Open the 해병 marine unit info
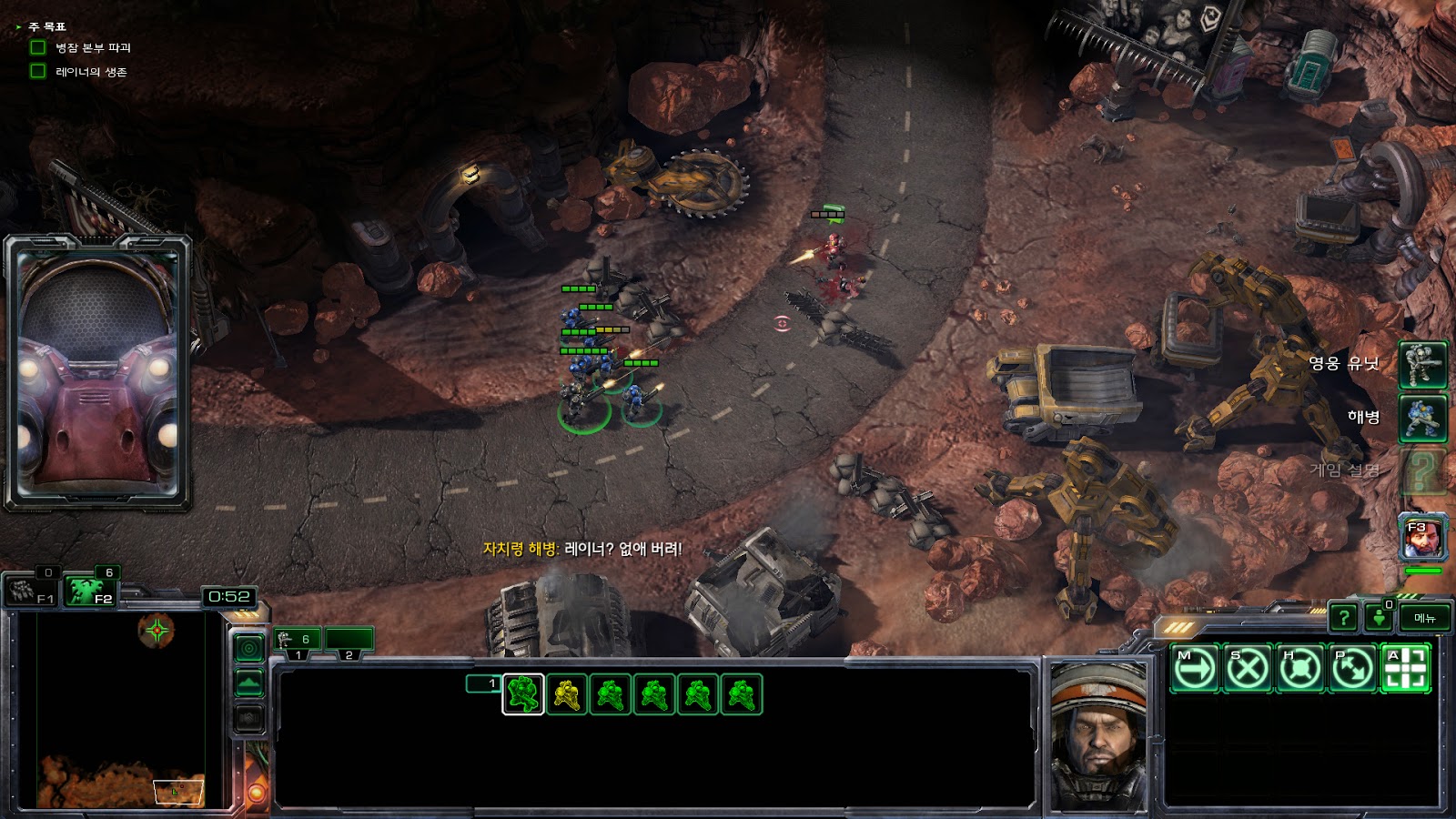This screenshot has width=1456, height=819. (1422, 418)
